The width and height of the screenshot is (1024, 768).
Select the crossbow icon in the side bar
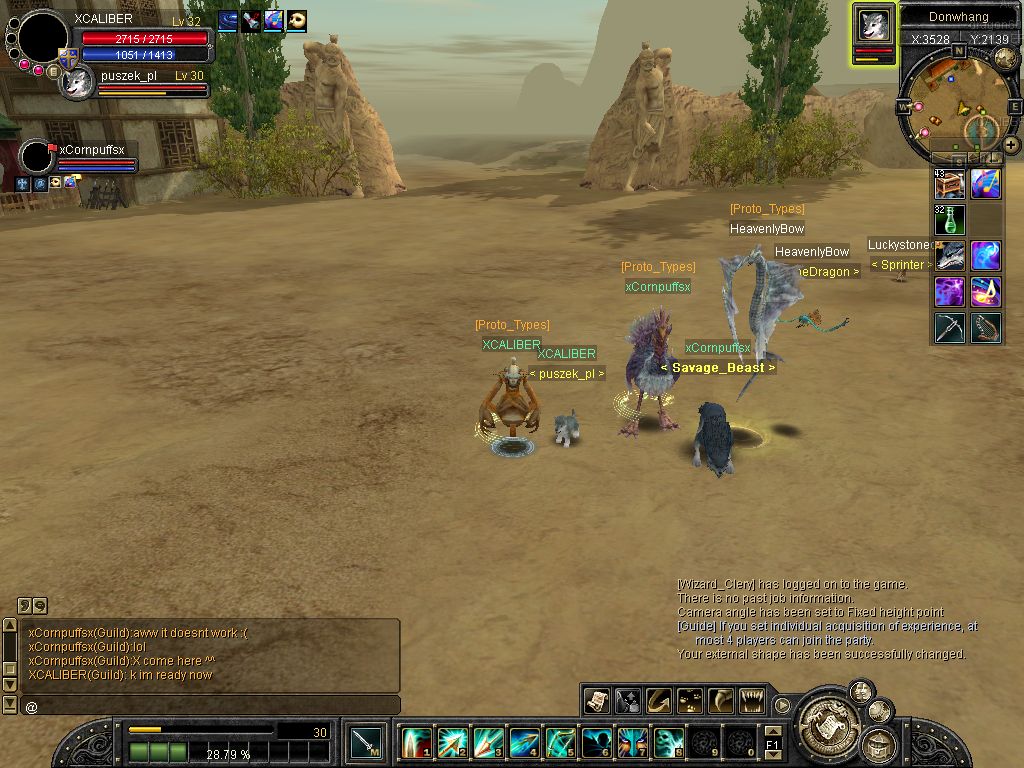pos(950,328)
